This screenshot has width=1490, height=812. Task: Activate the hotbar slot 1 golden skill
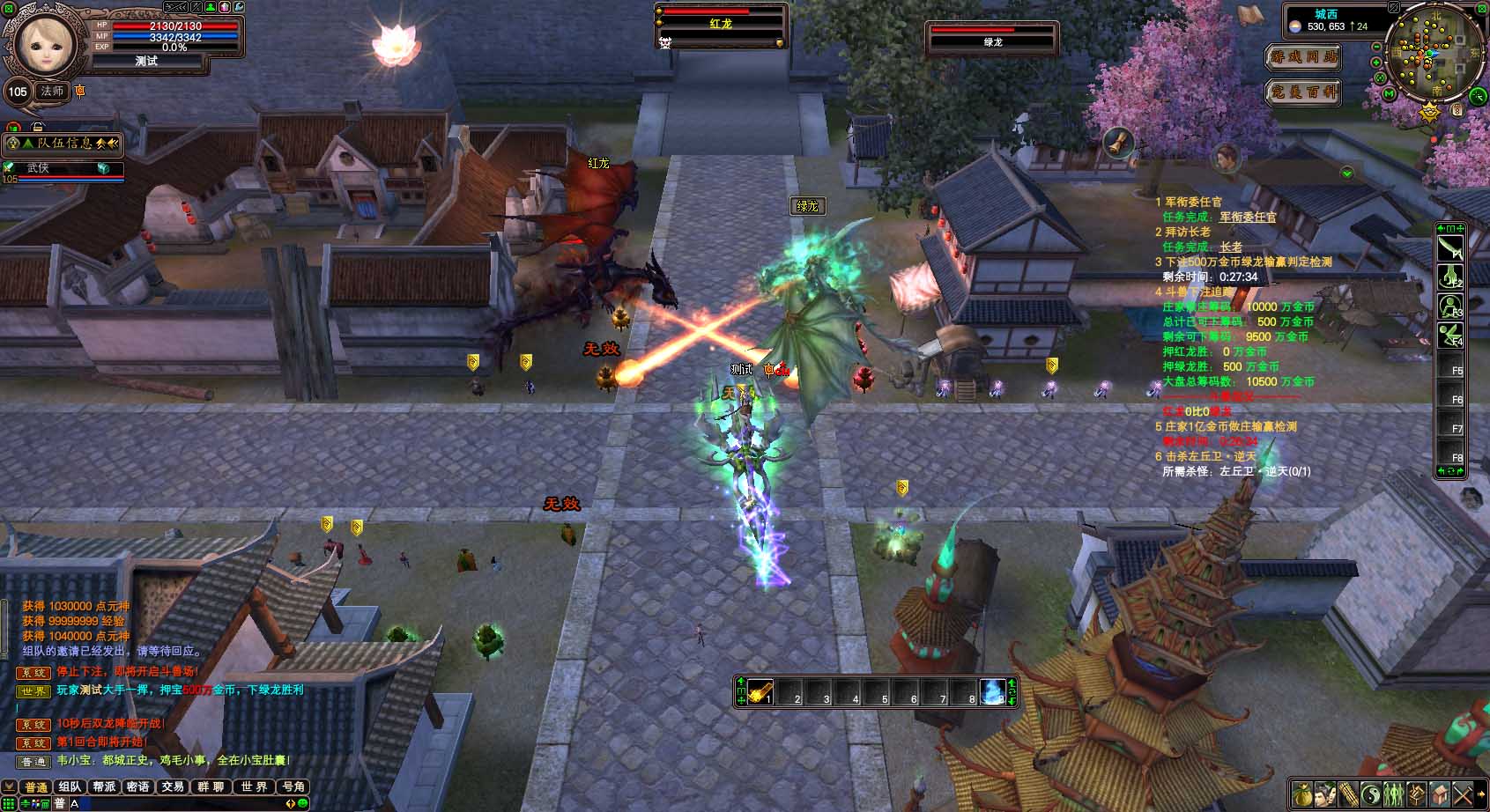761,691
